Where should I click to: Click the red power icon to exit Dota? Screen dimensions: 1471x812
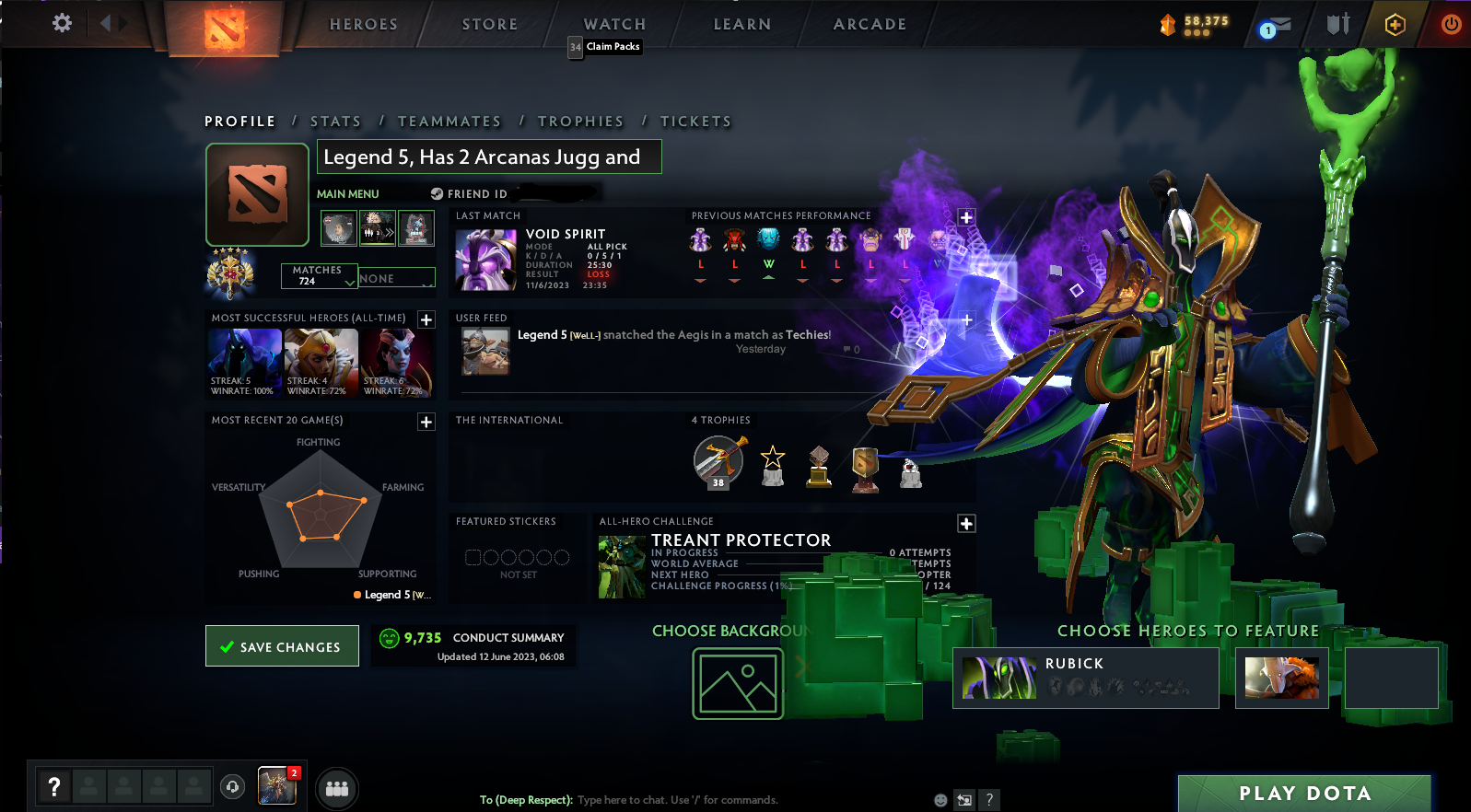[x=1449, y=25]
